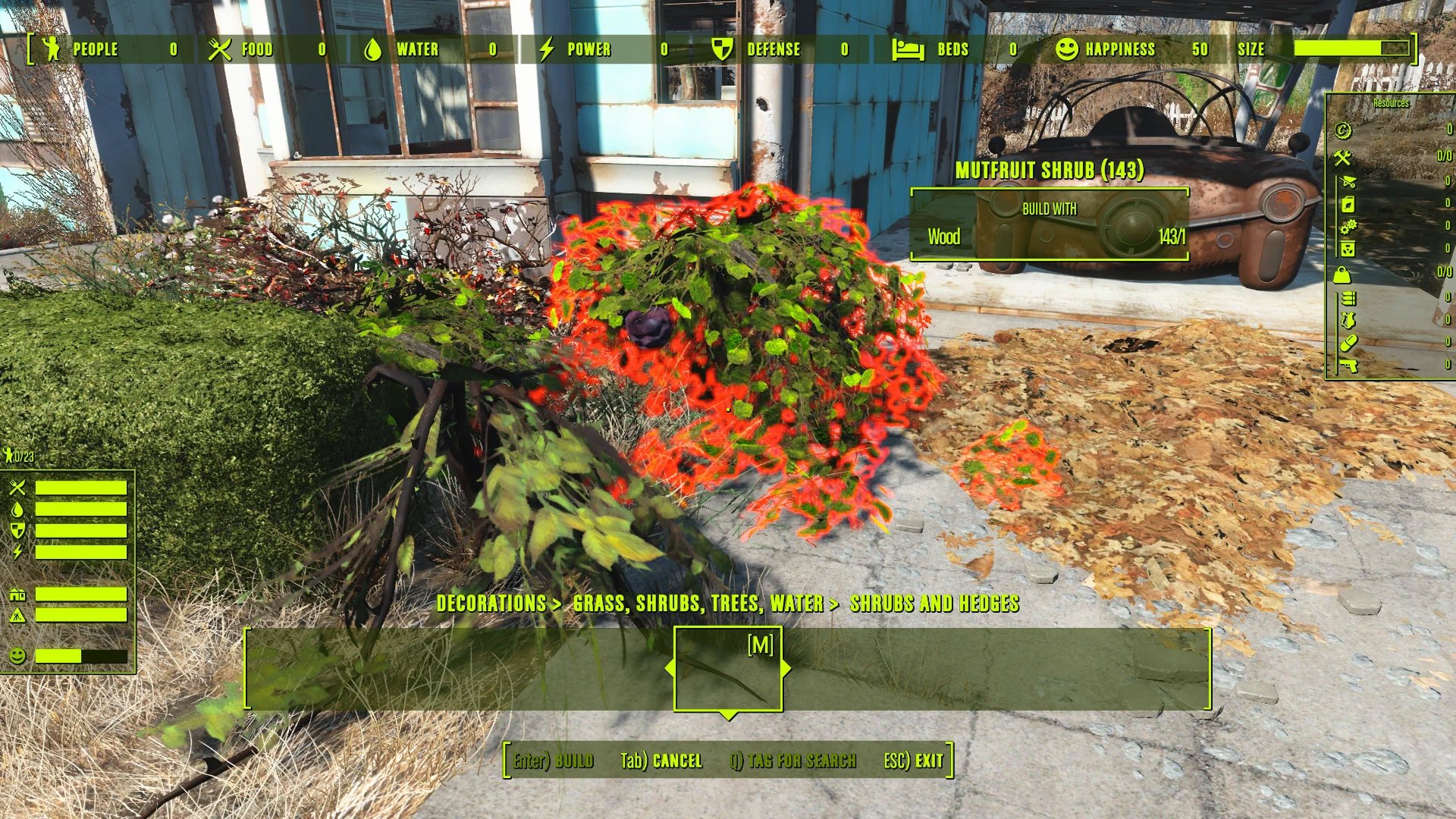Select TAG FOR SEARCH option
The image size is (1456, 819).
[793, 761]
